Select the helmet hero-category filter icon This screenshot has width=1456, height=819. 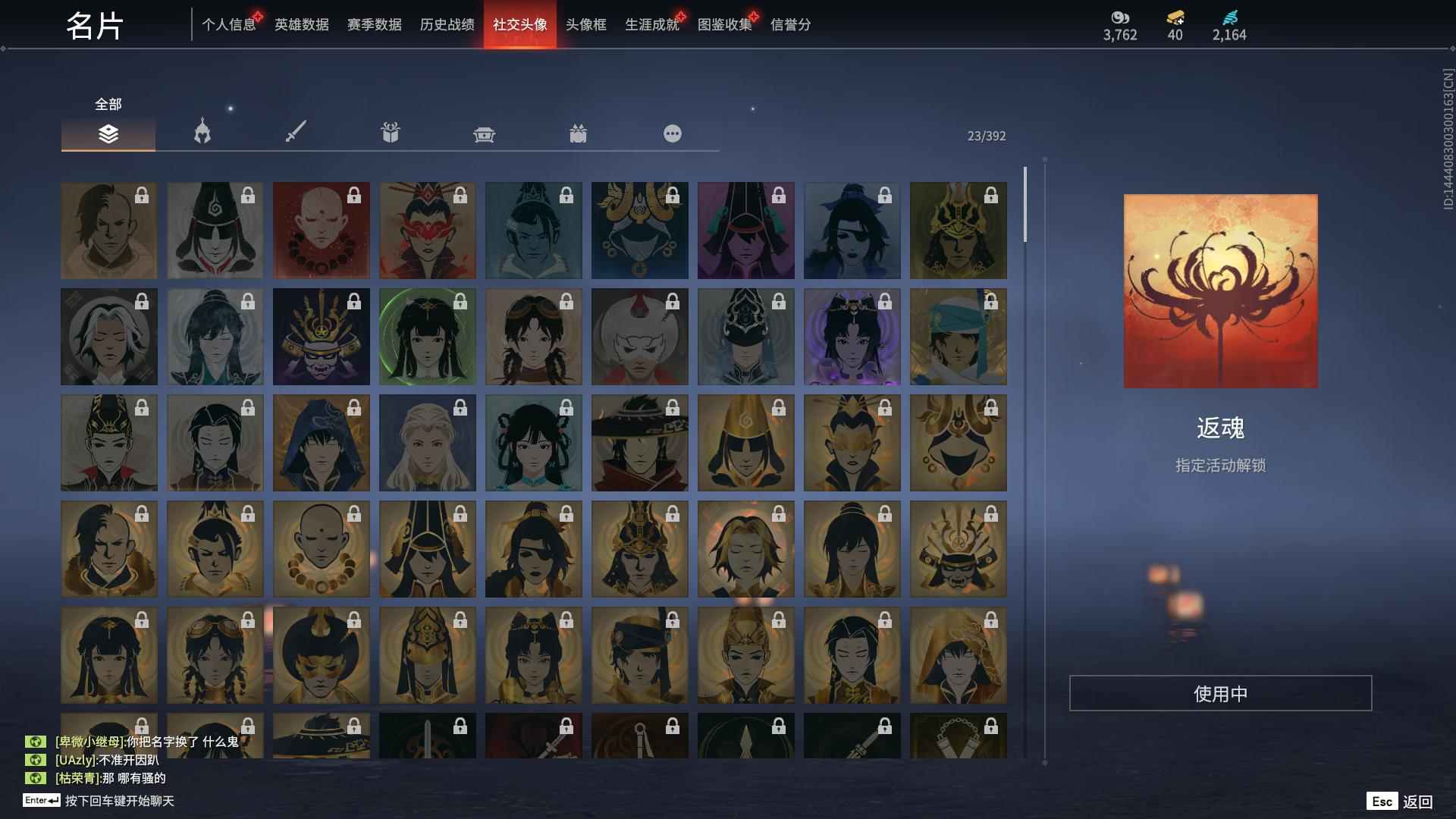(201, 132)
